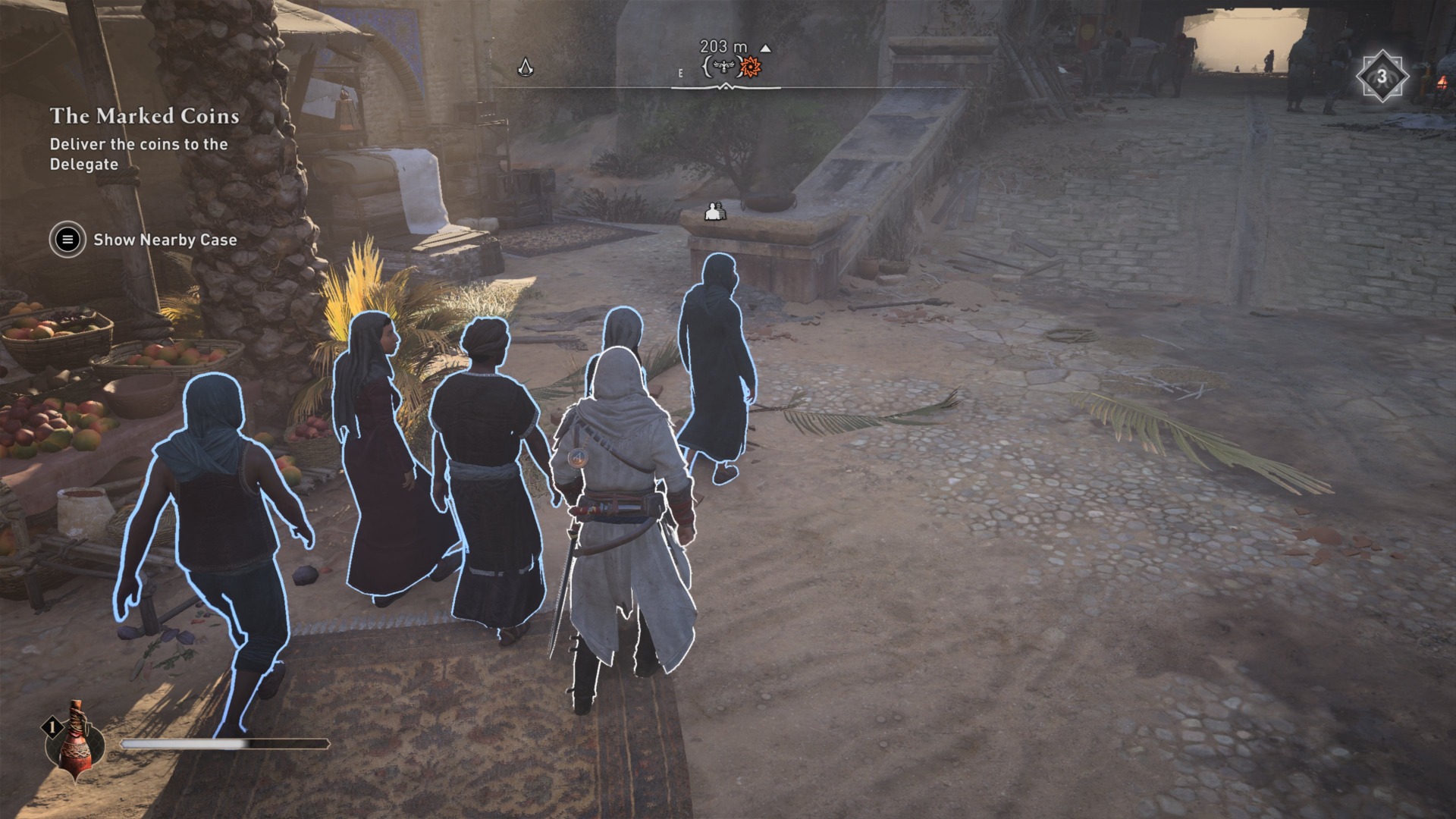Click the orange burst notoriety icon
This screenshot has height=819, width=1456.
(x=749, y=68)
